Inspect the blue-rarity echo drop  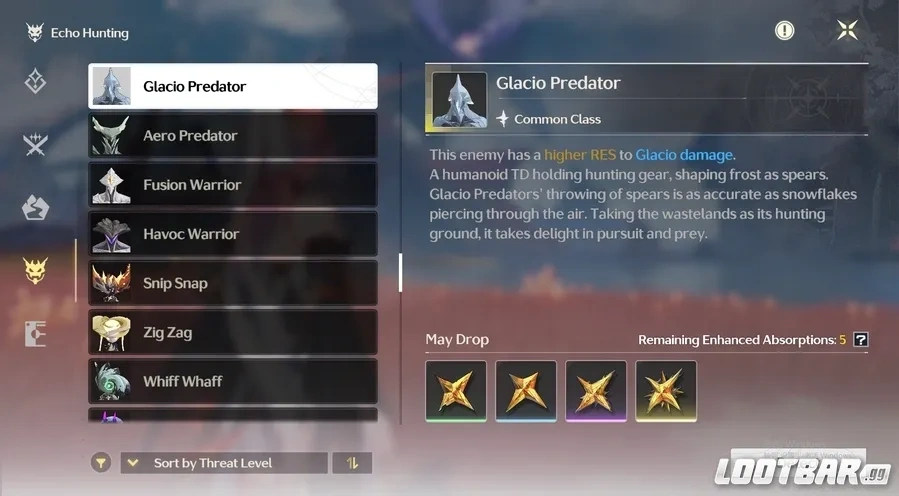tap(526, 390)
